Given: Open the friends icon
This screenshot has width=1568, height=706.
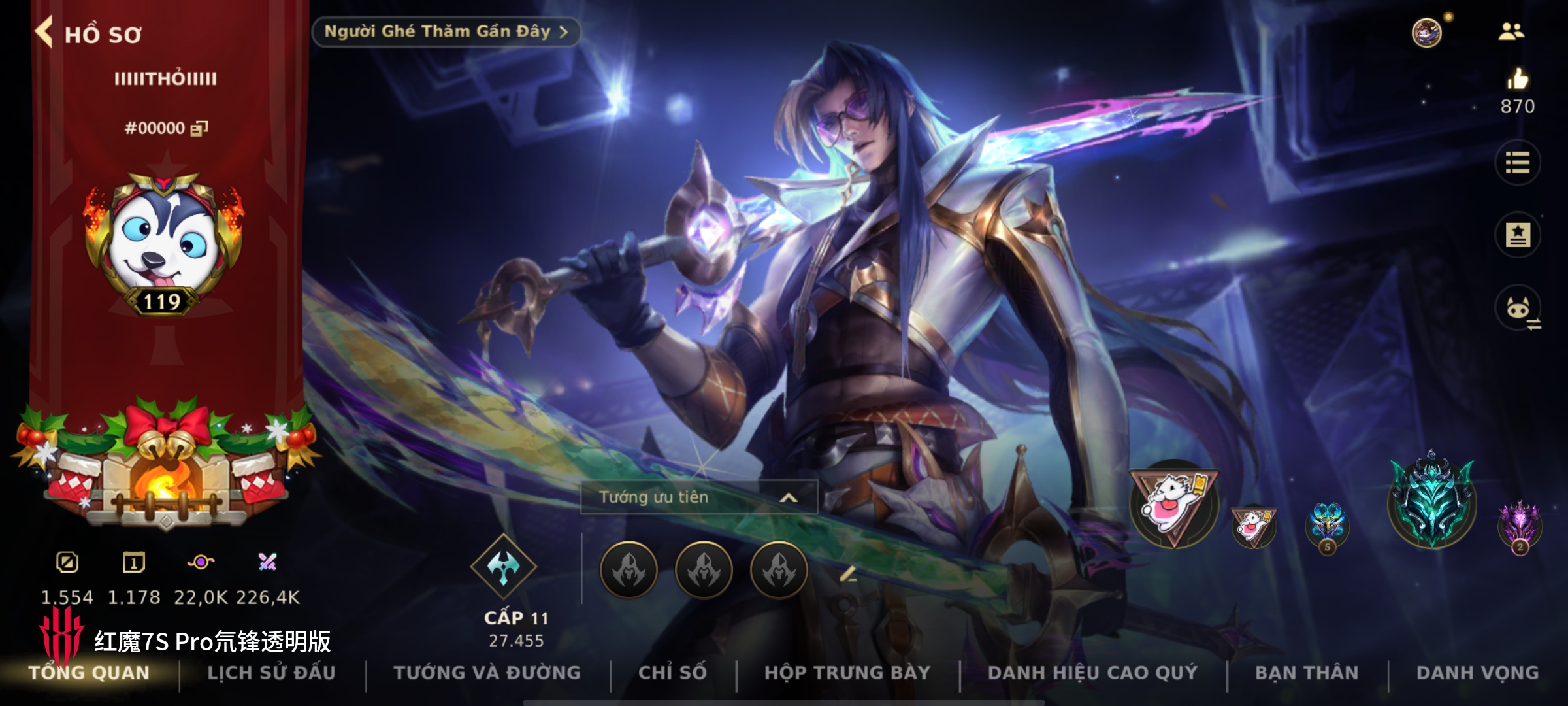Looking at the screenshot, I should point(1511,31).
